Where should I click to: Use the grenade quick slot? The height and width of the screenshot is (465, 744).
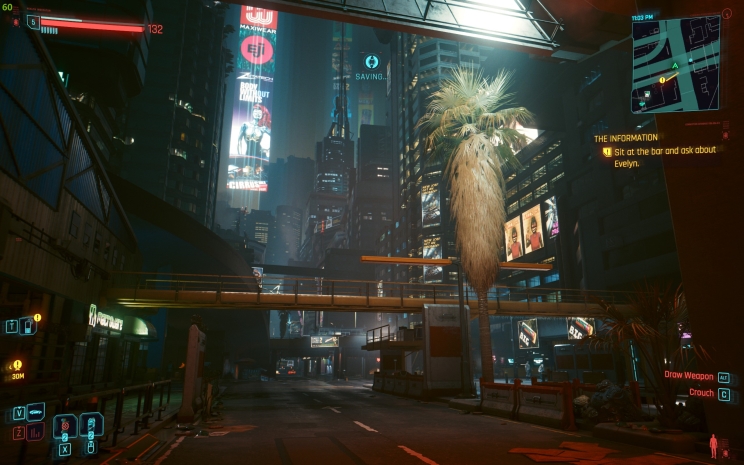coord(65,427)
